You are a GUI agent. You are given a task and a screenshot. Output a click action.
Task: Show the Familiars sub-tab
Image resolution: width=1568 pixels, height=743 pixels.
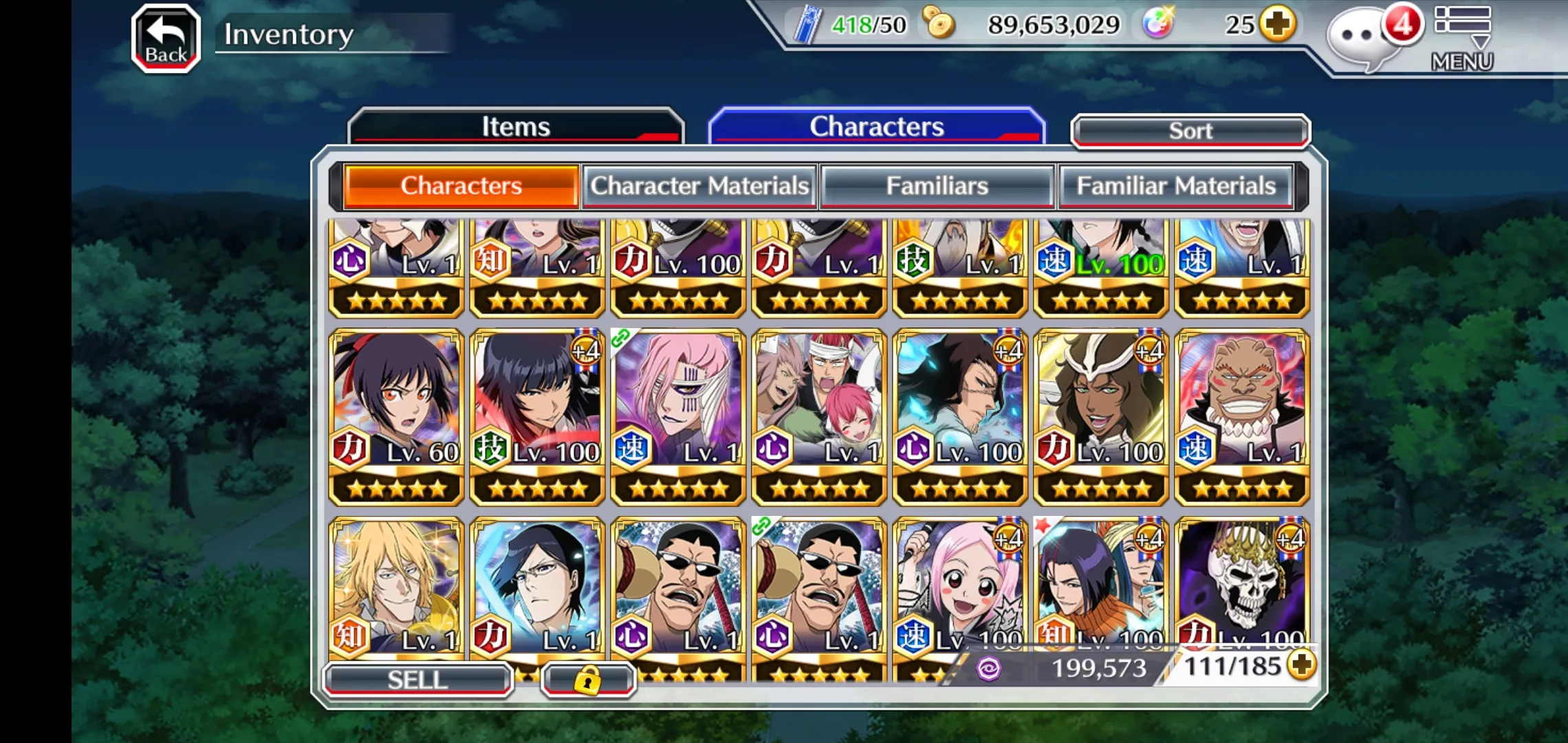click(x=937, y=186)
